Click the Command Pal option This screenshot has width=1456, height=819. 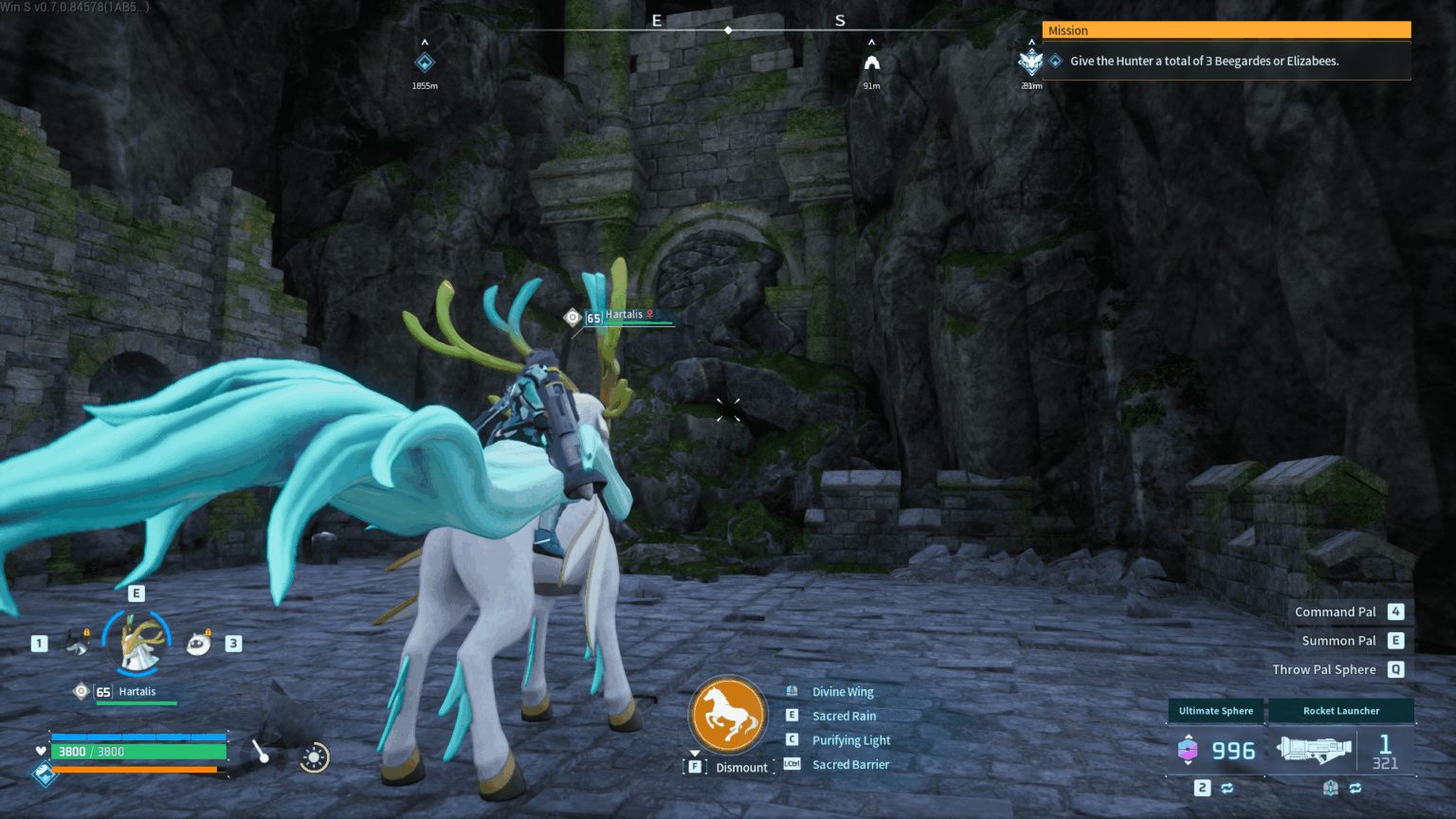[x=1335, y=612]
